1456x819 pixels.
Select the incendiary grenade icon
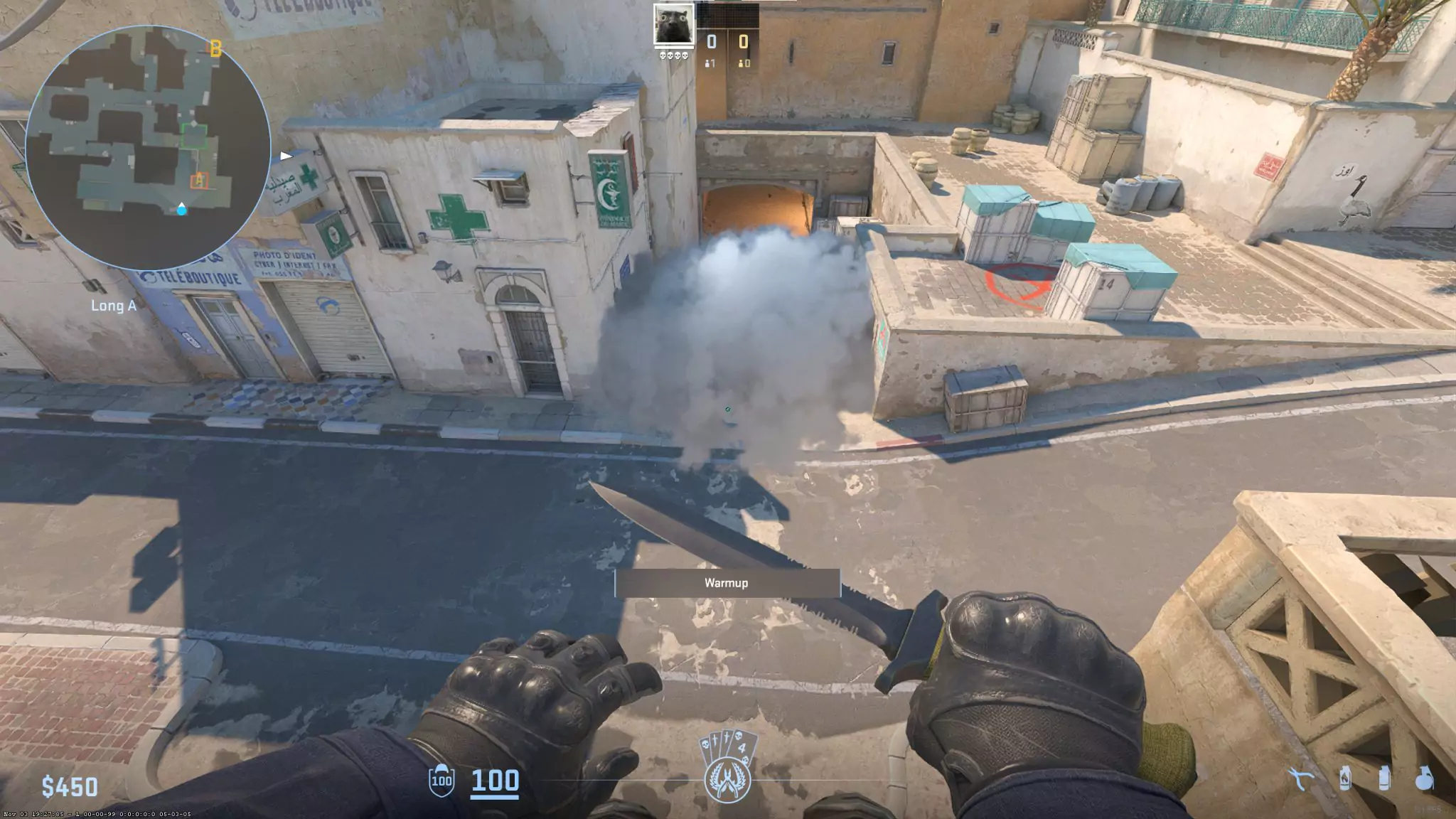[1344, 780]
